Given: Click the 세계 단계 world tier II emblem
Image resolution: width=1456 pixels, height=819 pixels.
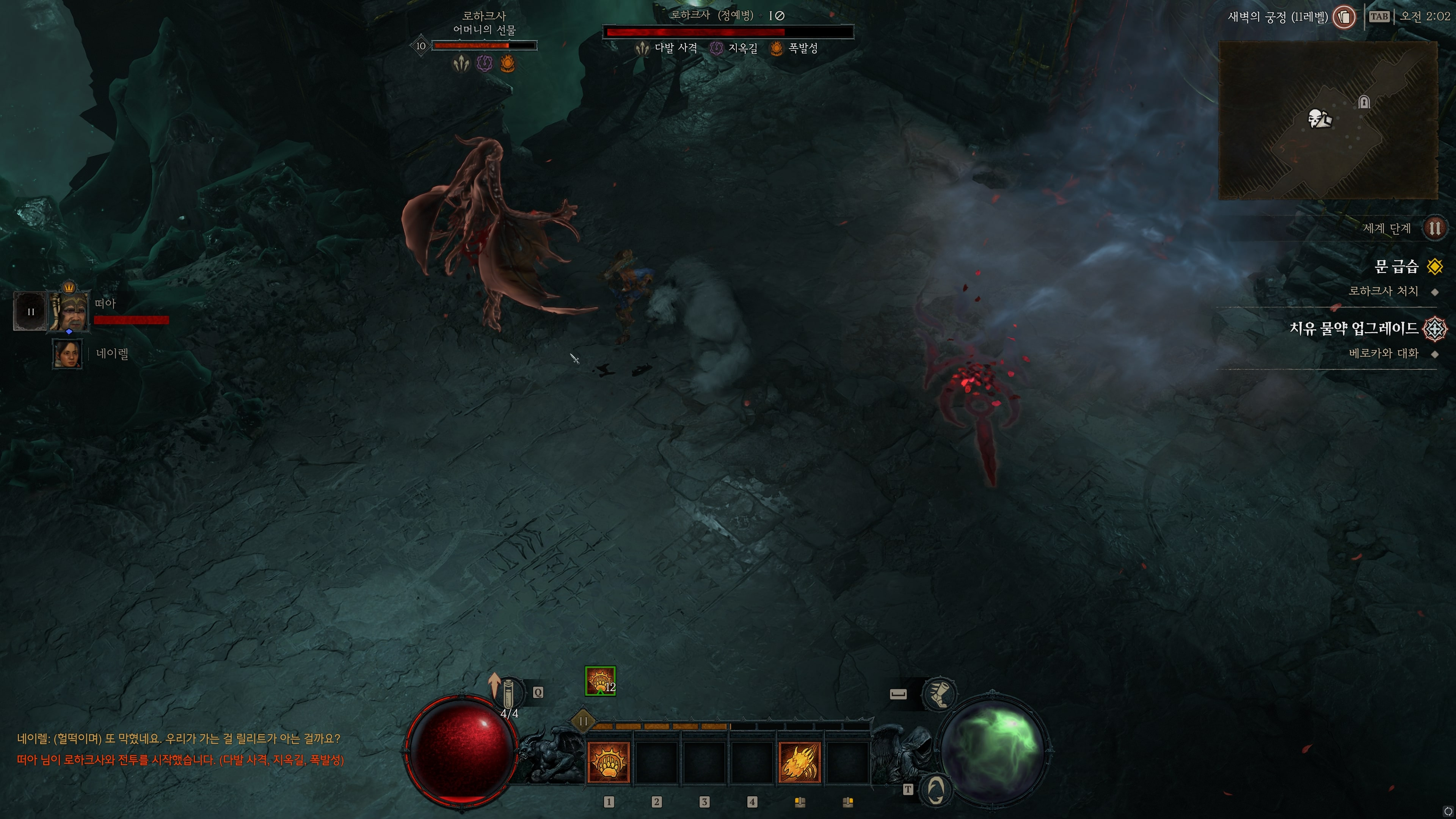Looking at the screenshot, I should 1436,228.
